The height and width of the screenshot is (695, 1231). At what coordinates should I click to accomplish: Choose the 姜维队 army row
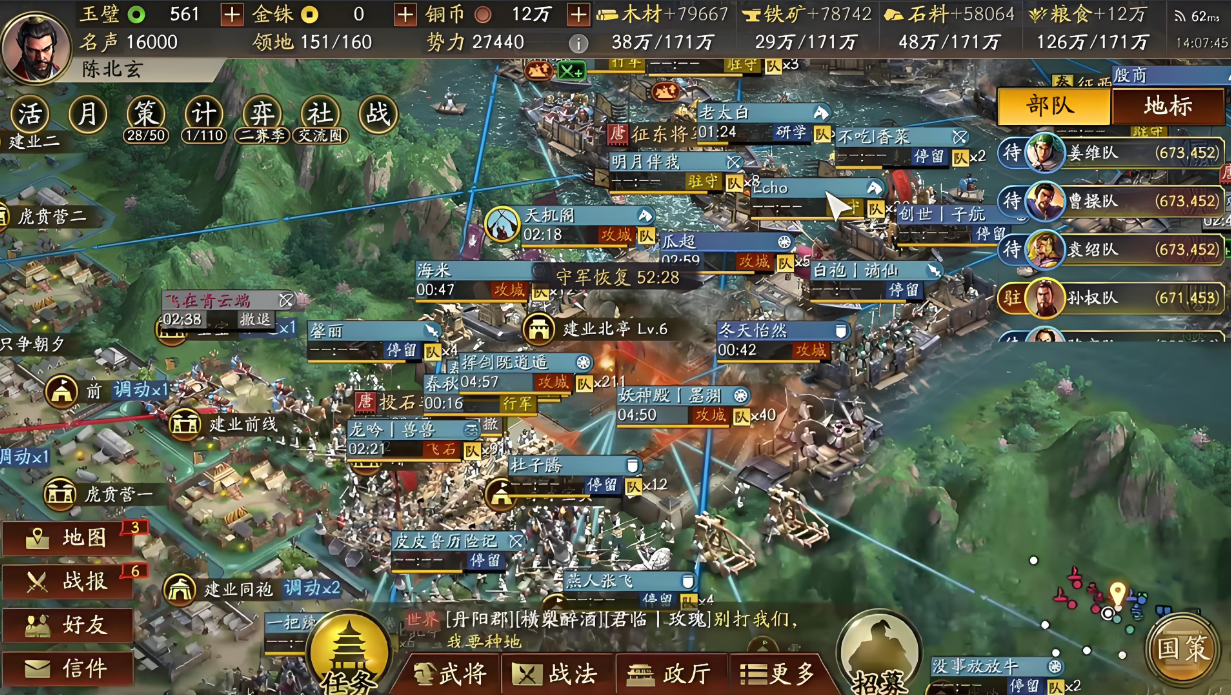[1110, 153]
